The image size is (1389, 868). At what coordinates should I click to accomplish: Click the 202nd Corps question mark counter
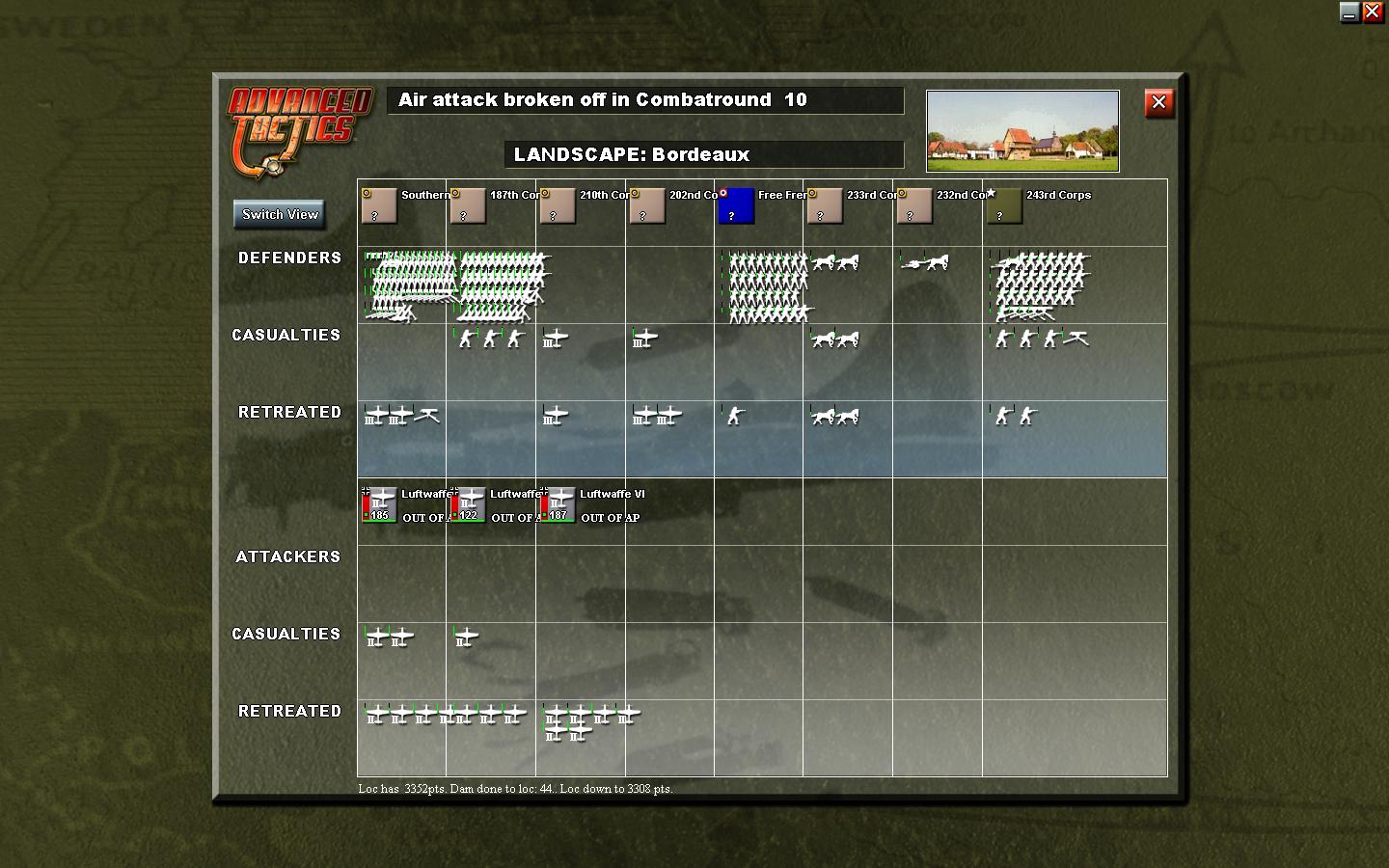[647, 206]
